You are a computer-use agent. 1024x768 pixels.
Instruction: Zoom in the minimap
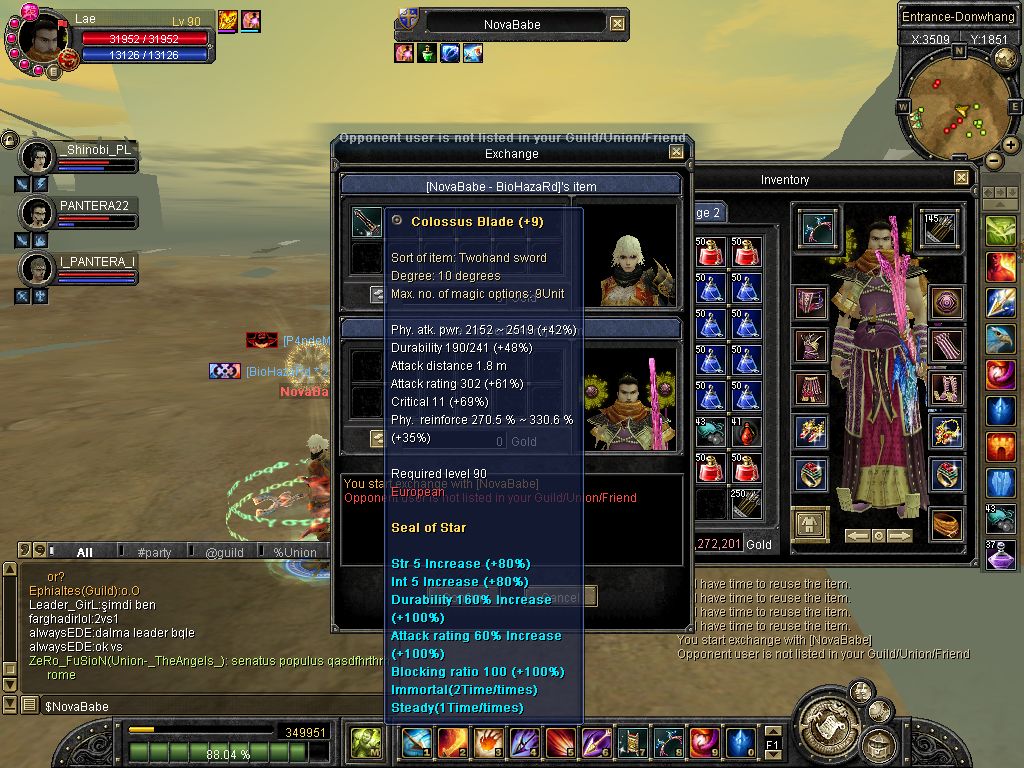pos(1011,146)
